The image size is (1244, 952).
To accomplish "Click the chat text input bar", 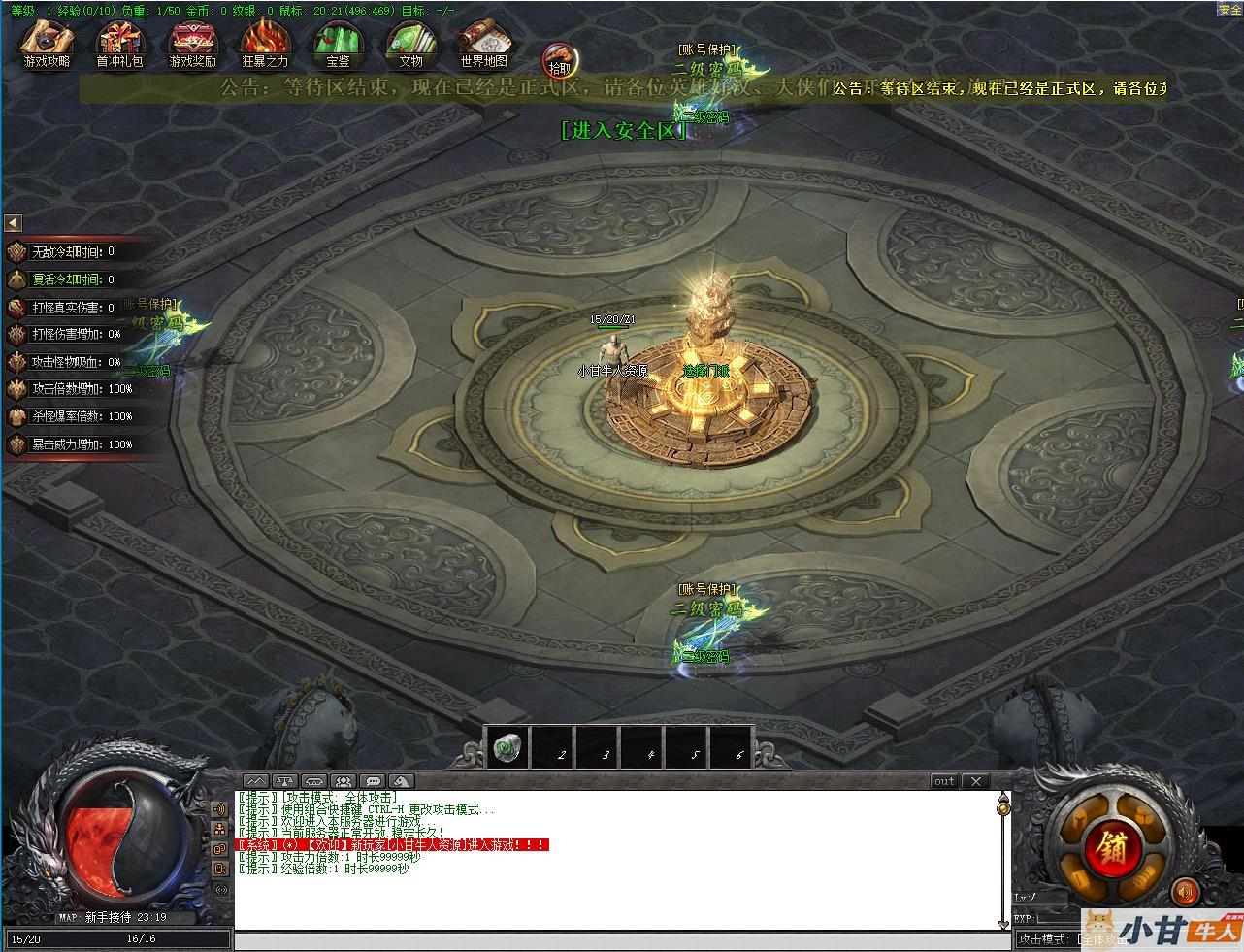I will [x=621, y=940].
